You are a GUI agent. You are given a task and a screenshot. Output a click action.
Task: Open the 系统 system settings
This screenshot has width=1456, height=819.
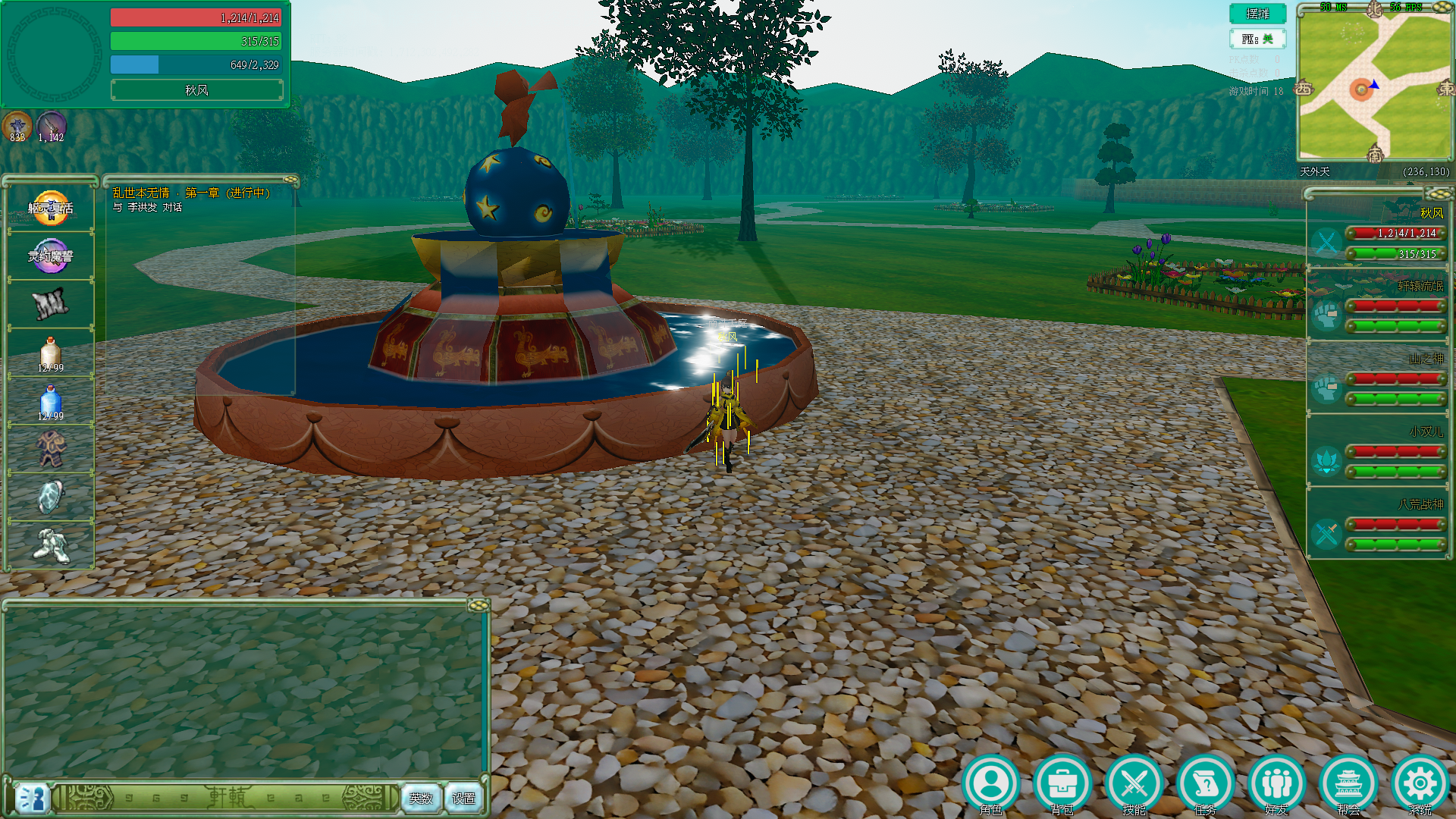[x=1420, y=784]
